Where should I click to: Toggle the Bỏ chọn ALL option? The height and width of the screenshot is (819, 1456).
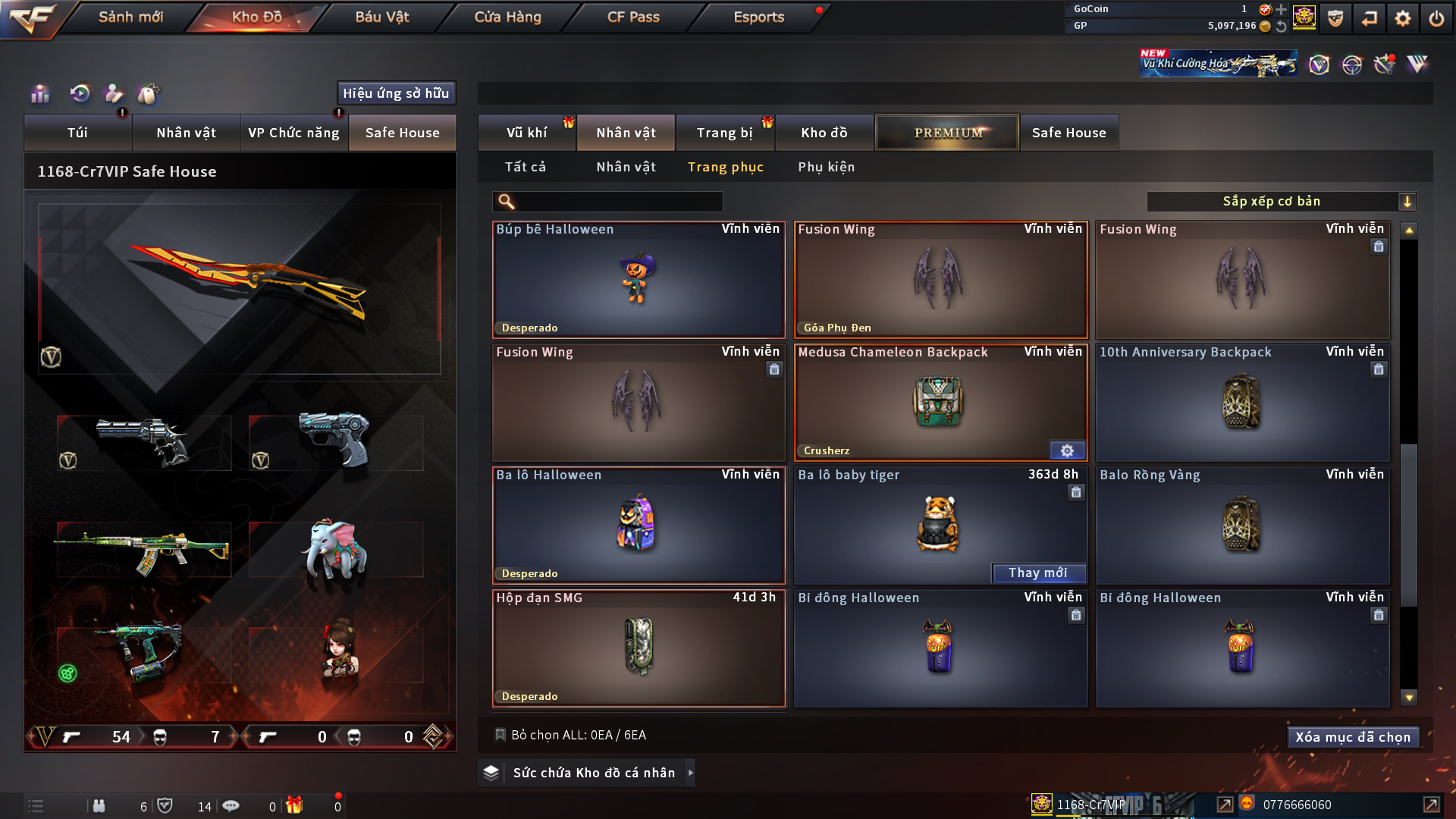501,735
